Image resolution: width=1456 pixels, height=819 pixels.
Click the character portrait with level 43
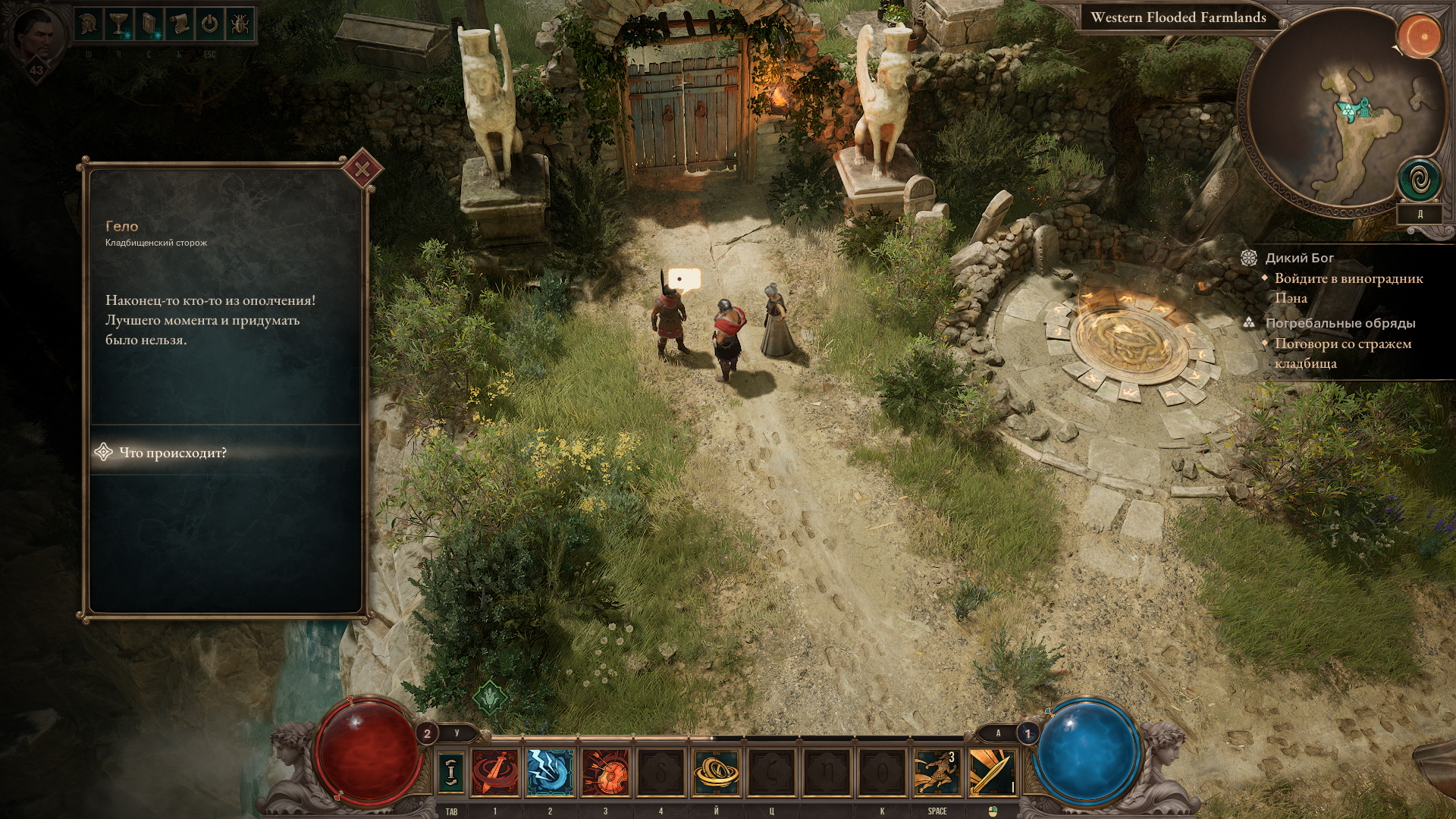pos(36,38)
